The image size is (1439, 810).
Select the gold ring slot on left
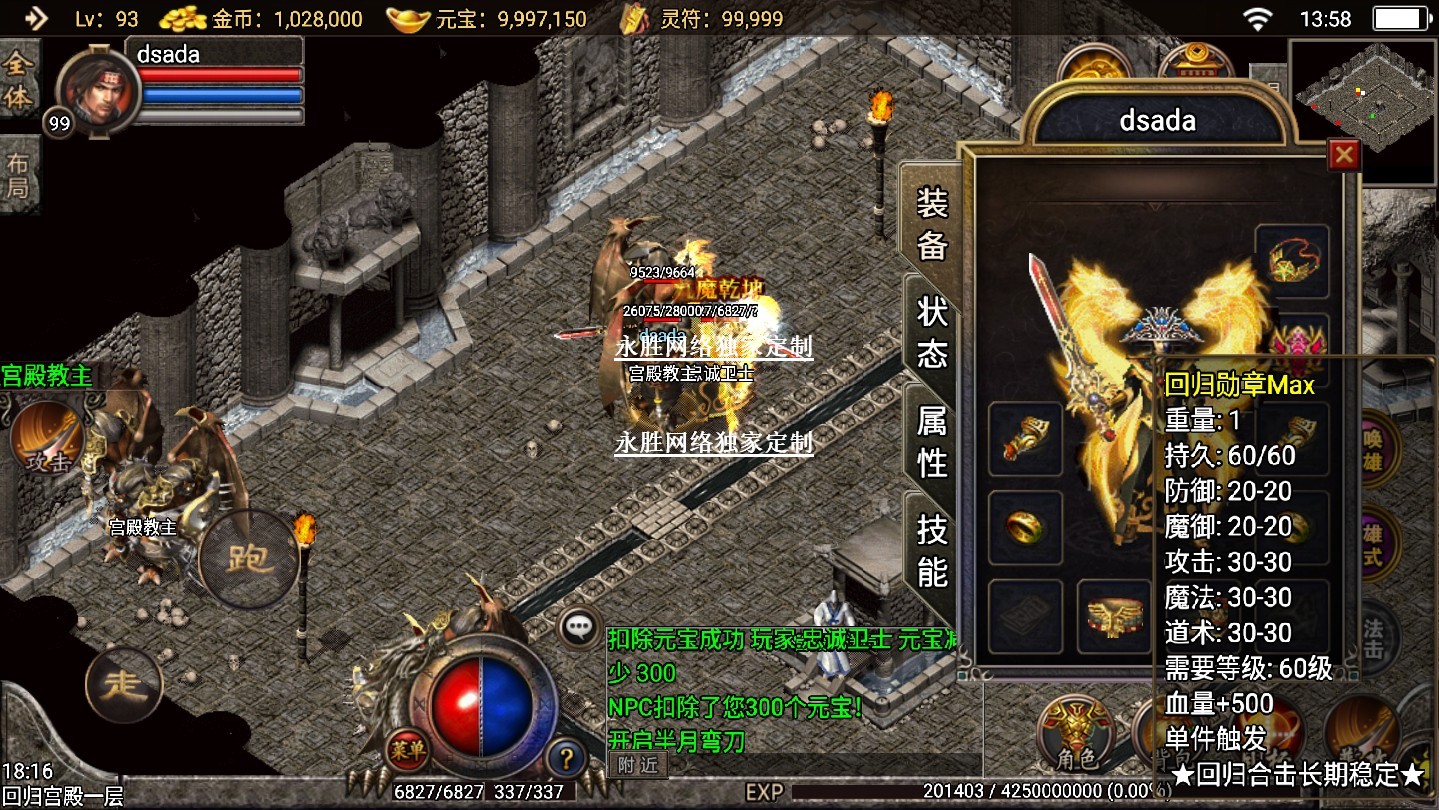click(1025, 527)
